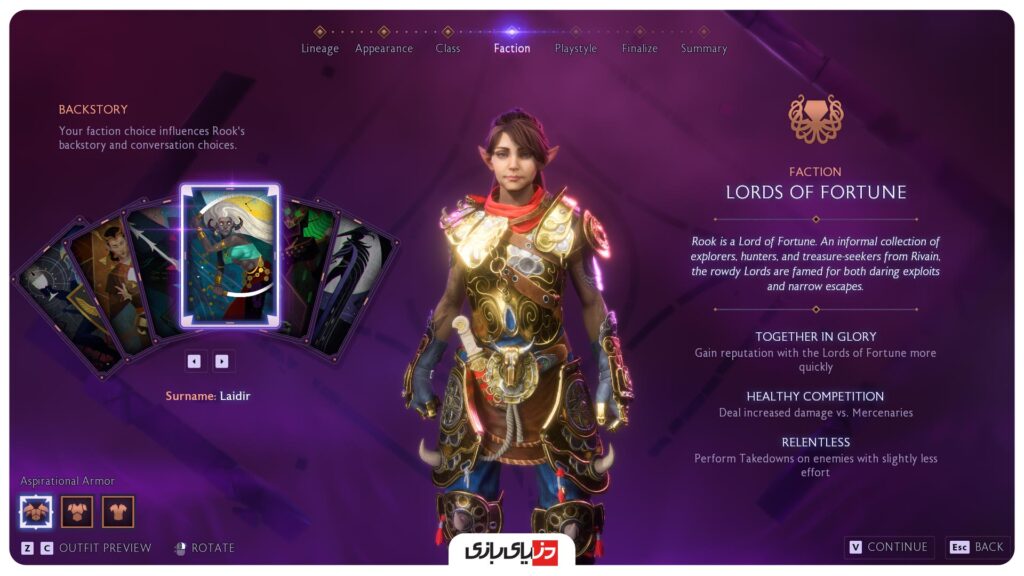Image resolution: width=1024 pixels, height=576 pixels.
Task: Click the next faction right arrow
Action: [x=222, y=361]
